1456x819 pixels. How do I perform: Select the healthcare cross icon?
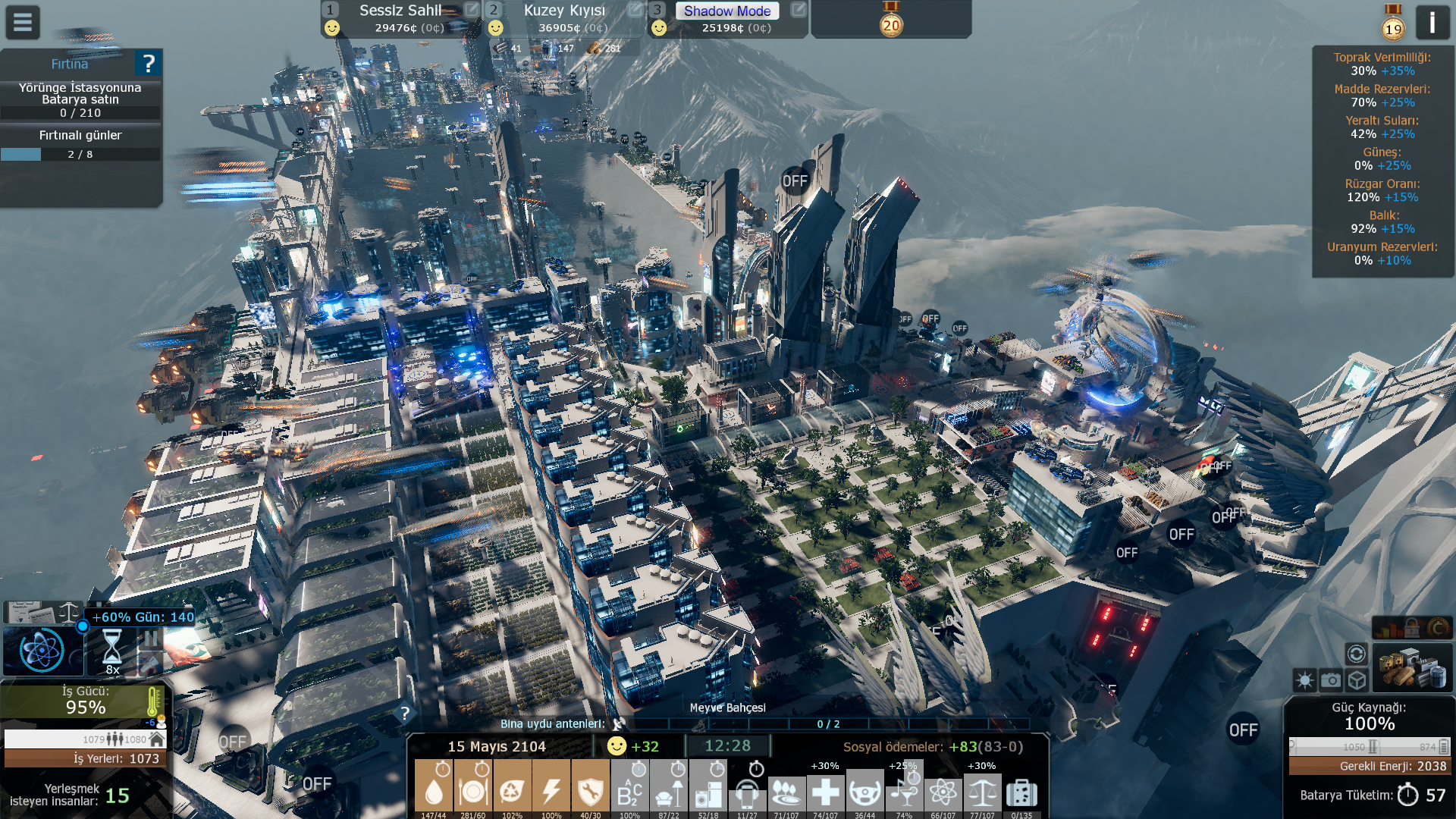pyautogui.click(x=825, y=792)
